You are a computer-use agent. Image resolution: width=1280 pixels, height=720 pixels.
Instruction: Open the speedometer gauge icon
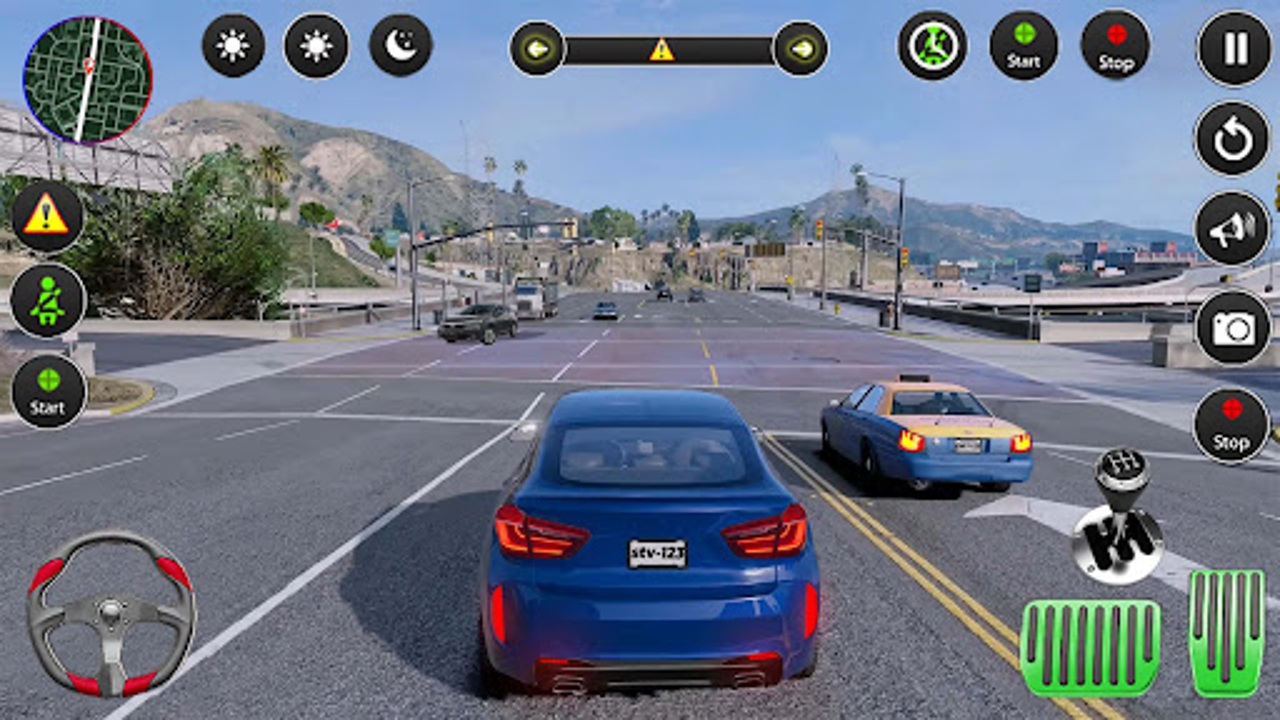[931, 45]
